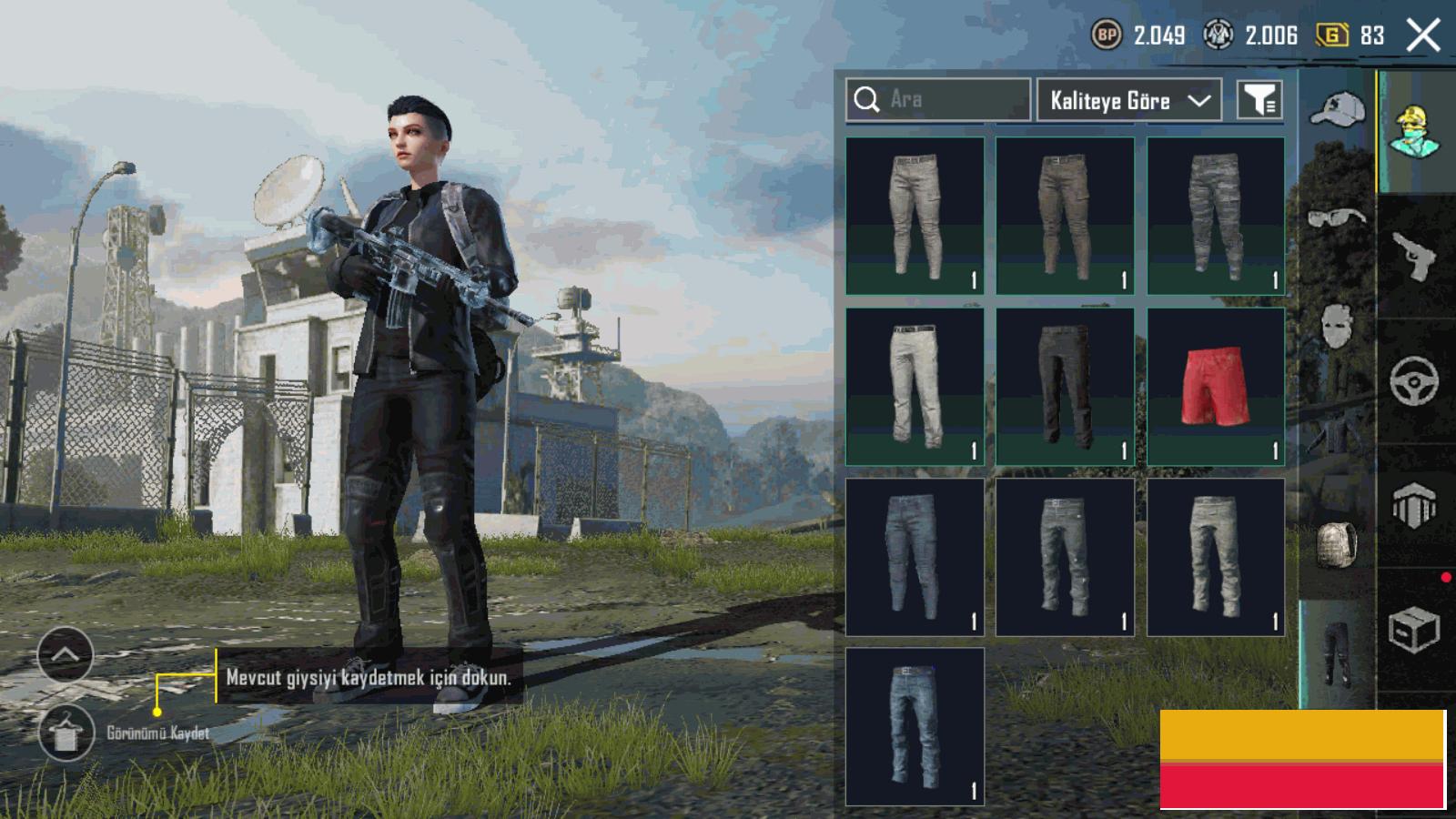Switch to the face mask category
Viewport: 1456px width, 819px height.
tap(1337, 325)
